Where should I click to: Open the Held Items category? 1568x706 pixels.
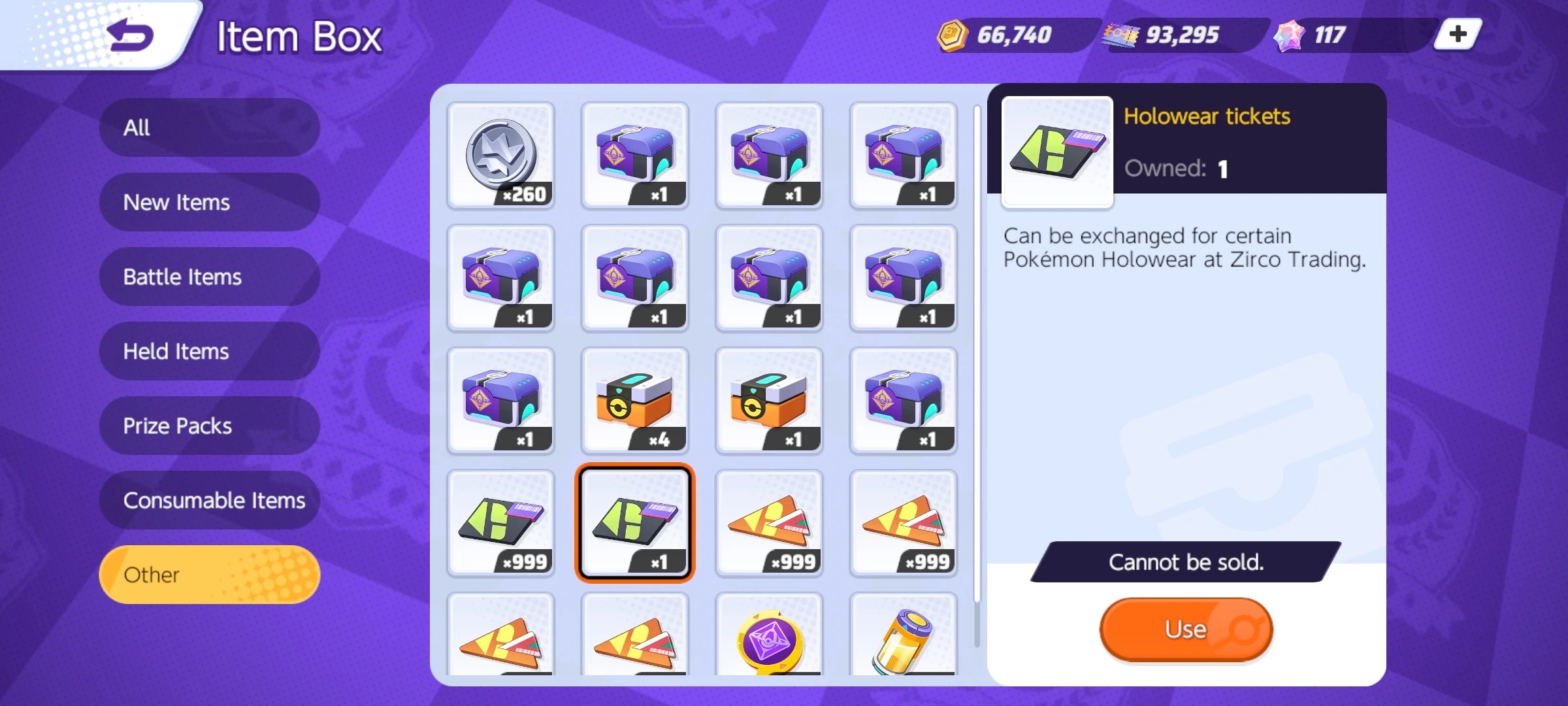click(209, 351)
